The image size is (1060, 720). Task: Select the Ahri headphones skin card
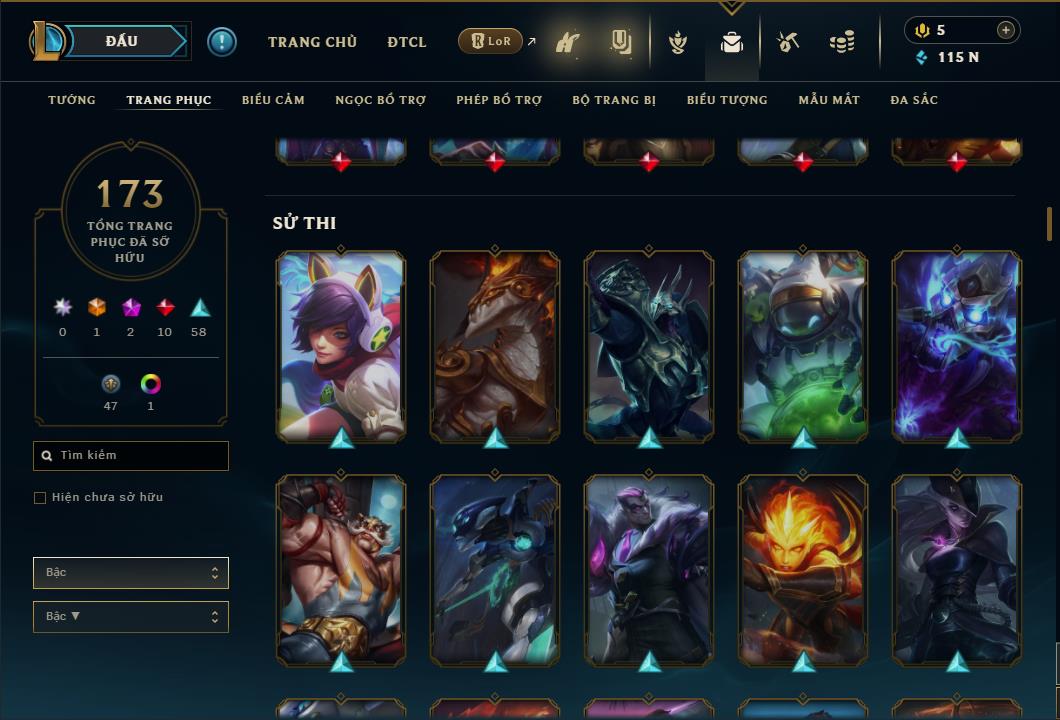[x=341, y=345]
